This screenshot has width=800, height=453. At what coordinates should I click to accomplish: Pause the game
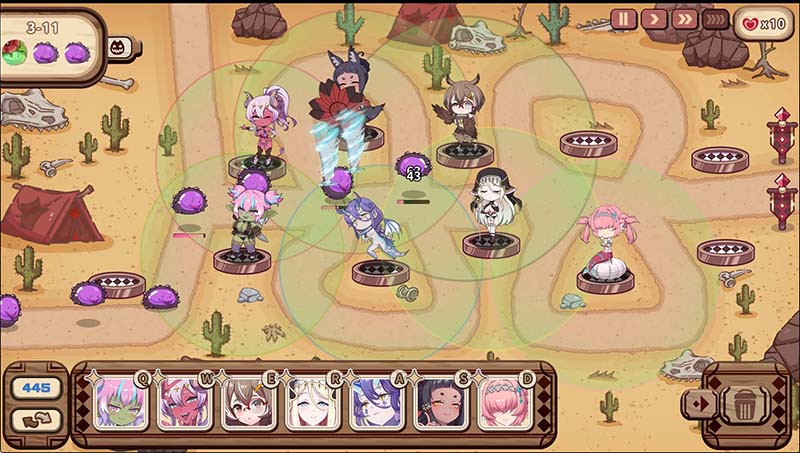tap(624, 19)
